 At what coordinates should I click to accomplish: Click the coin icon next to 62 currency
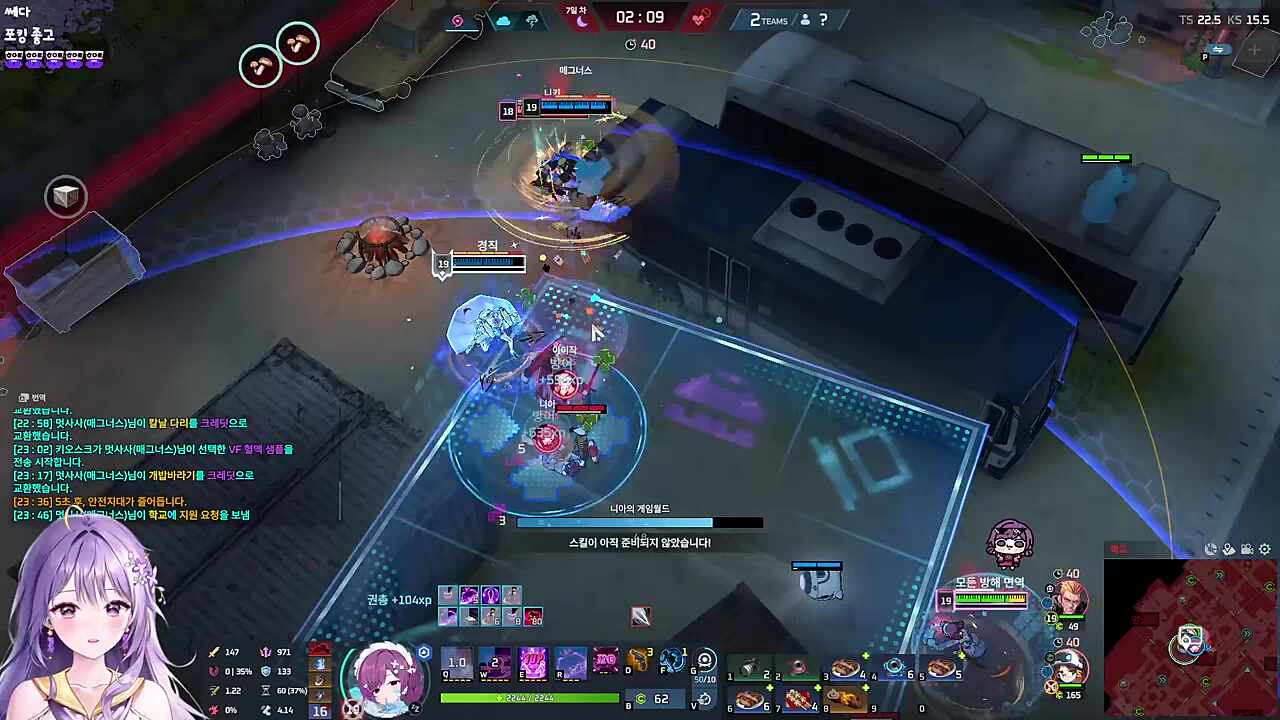(x=640, y=698)
